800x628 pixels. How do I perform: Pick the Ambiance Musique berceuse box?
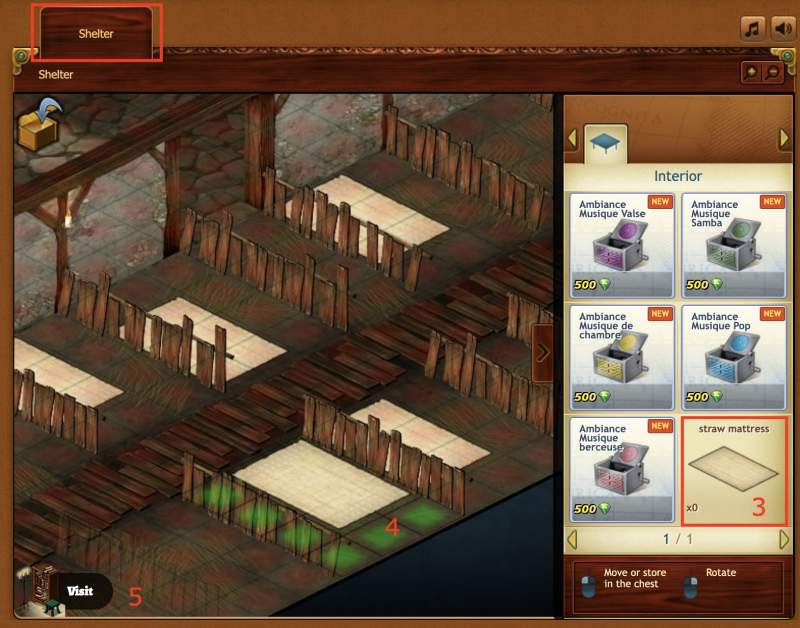click(621, 469)
